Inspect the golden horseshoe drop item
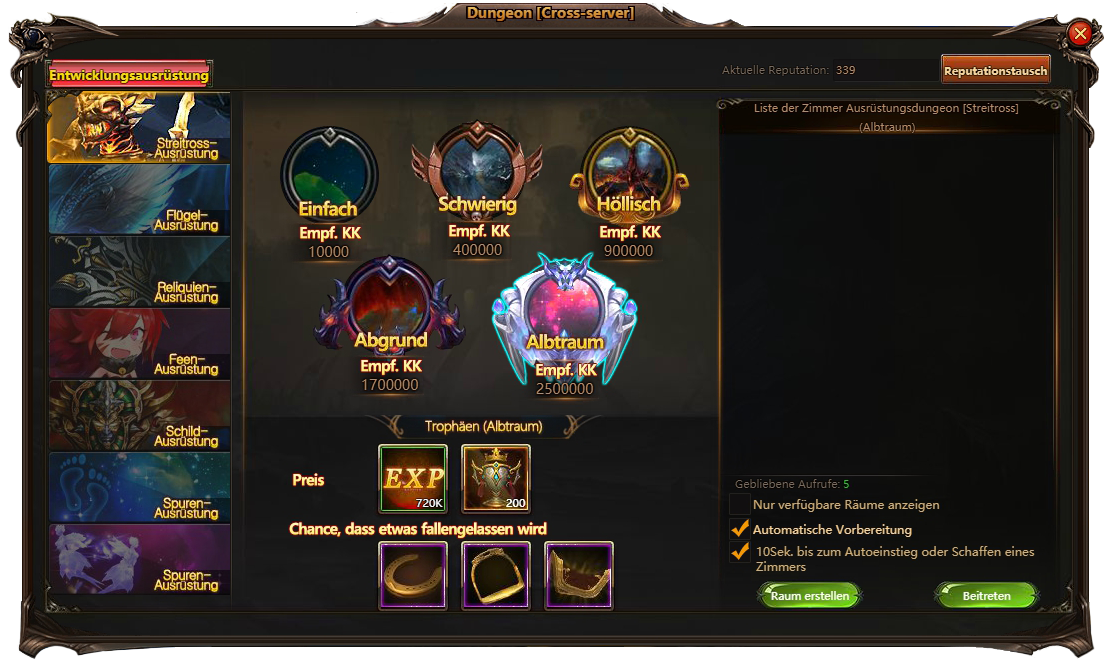Viewport: 1105px width, 663px height. (413, 575)
